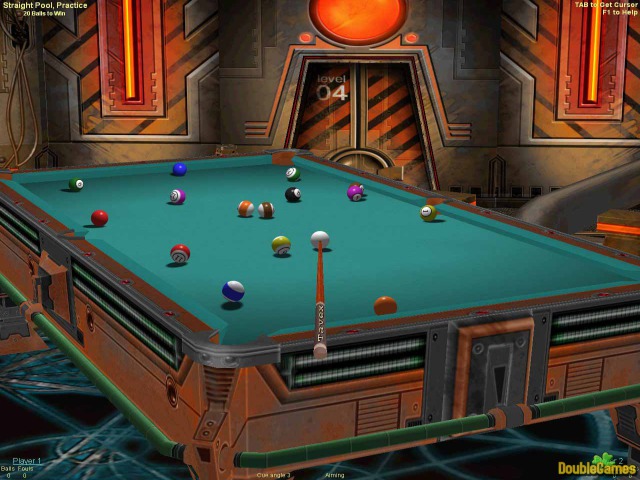Click the DoubleGames logo watermark
Image resolution: width=640 pixels, height=480 pixels.
click(598, 466)
